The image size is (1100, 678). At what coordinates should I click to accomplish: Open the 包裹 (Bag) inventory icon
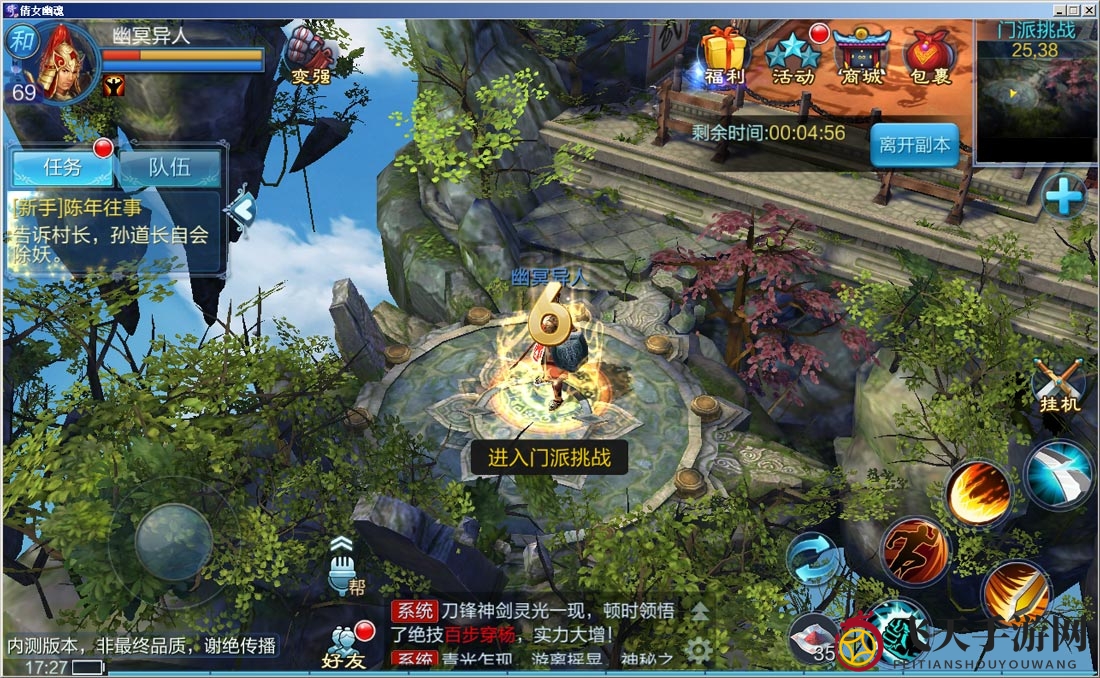point(928,55)
